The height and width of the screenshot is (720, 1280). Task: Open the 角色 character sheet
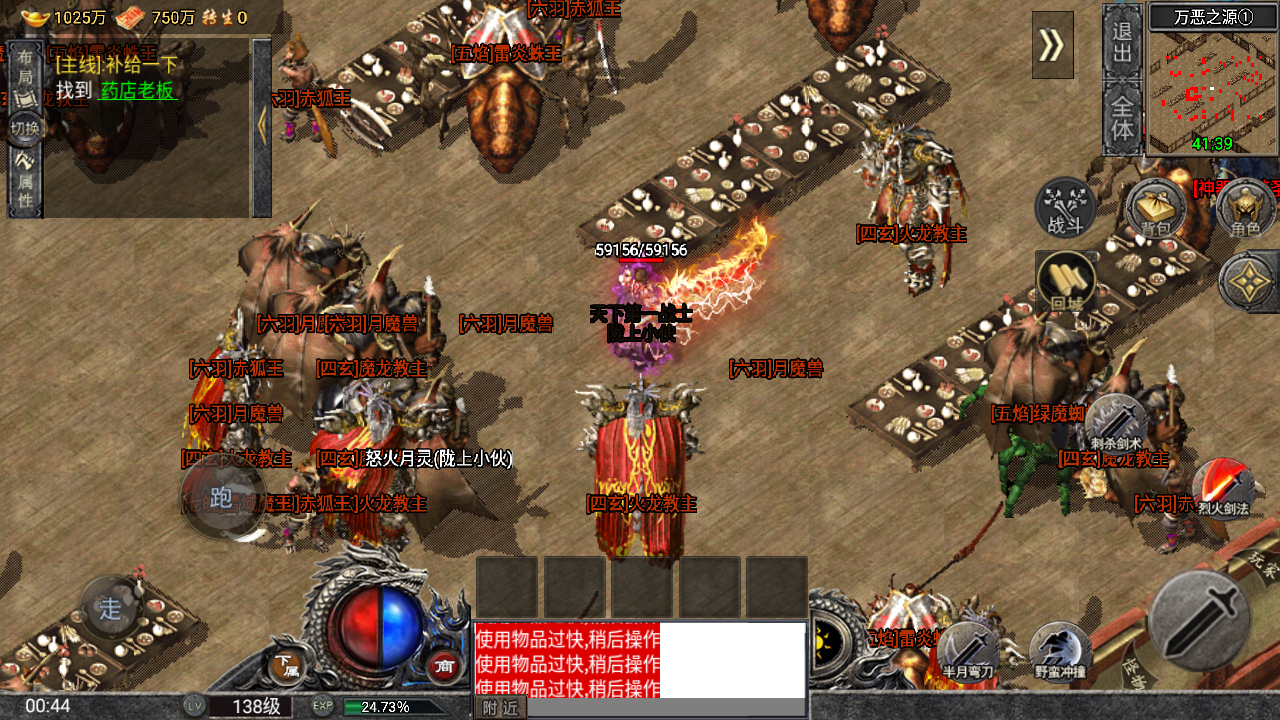click(x=1245, y=208)
